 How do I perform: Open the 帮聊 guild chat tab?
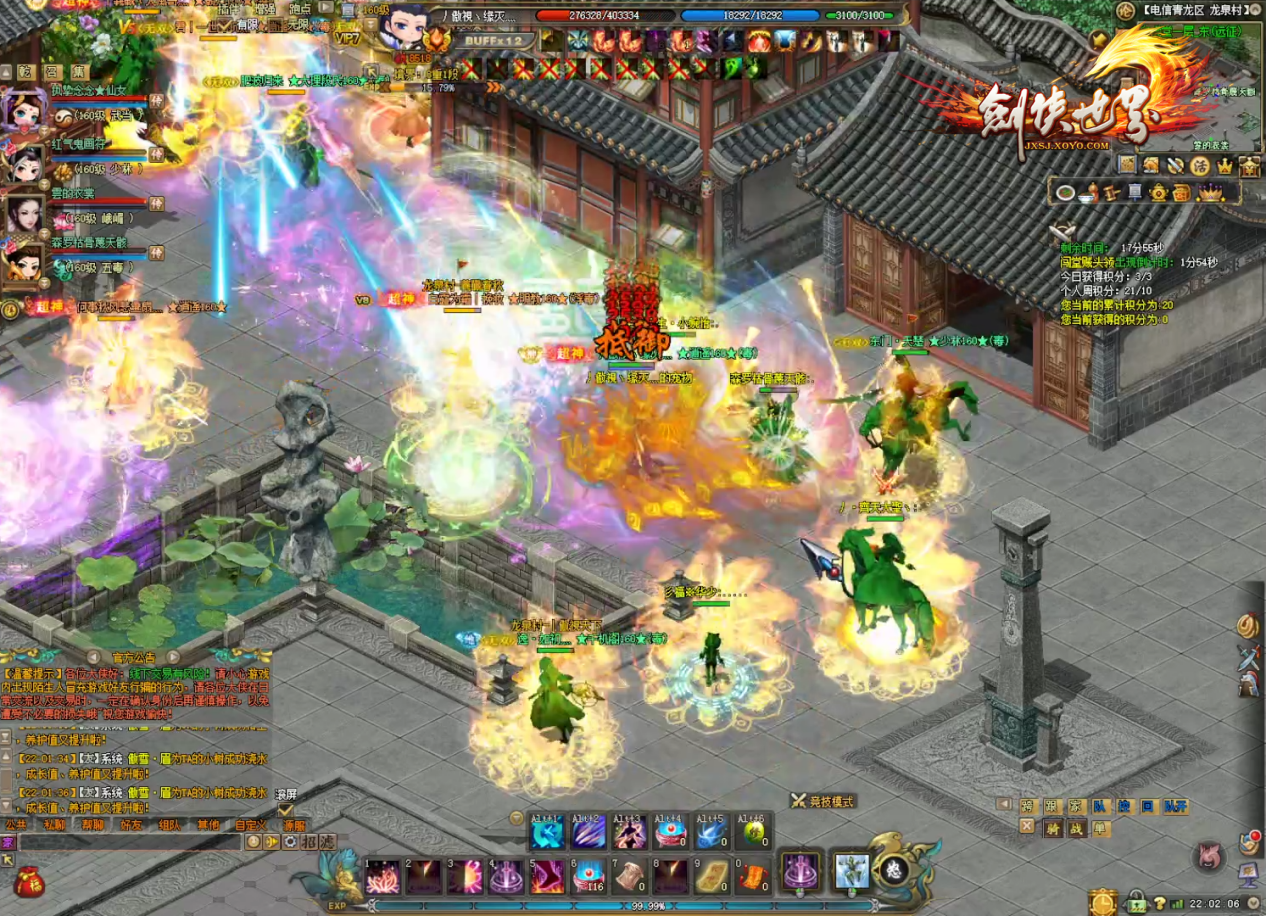click(93, 825)
